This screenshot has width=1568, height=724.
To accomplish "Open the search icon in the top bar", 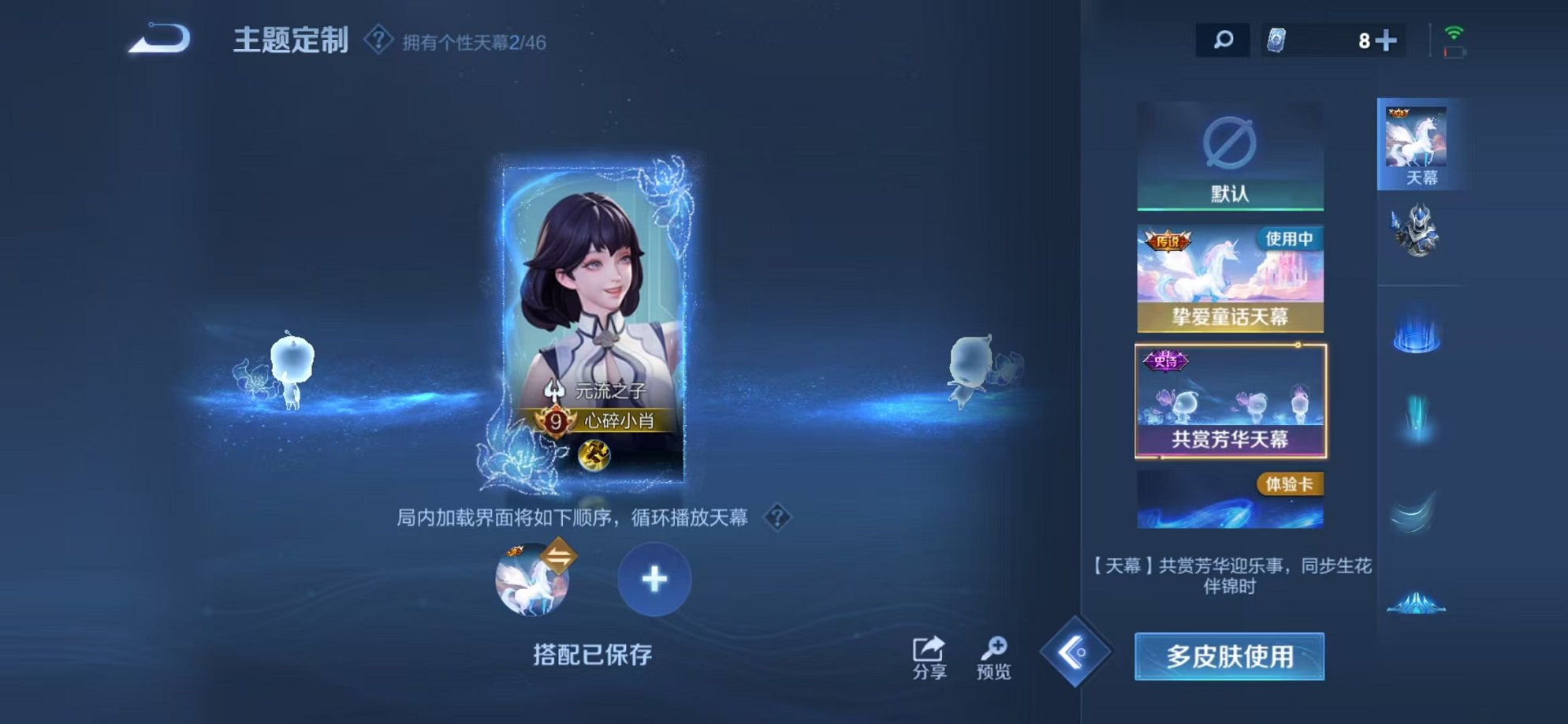I will point(1223,37).
